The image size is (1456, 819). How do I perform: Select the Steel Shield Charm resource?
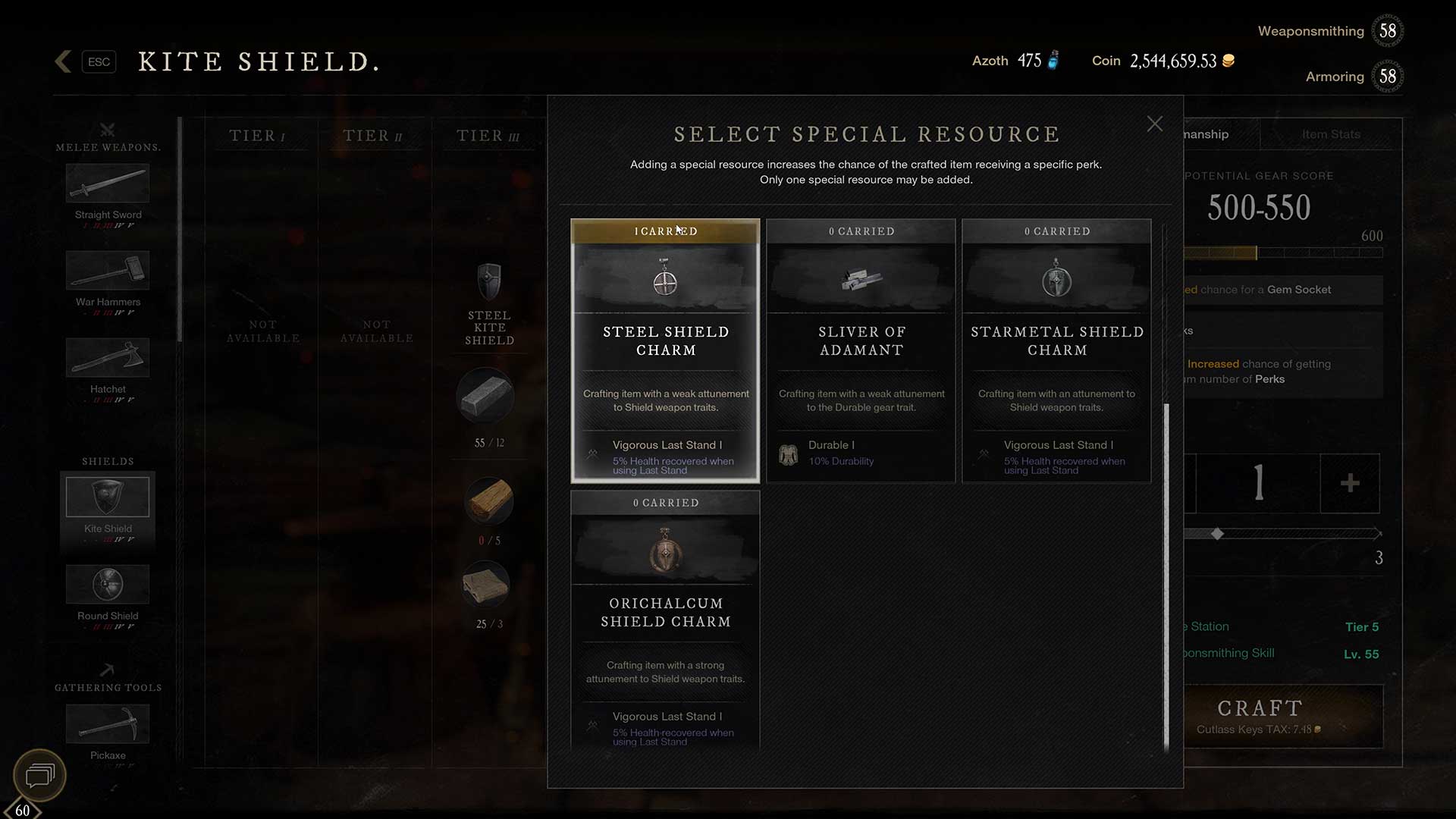[x=665, y=350]
